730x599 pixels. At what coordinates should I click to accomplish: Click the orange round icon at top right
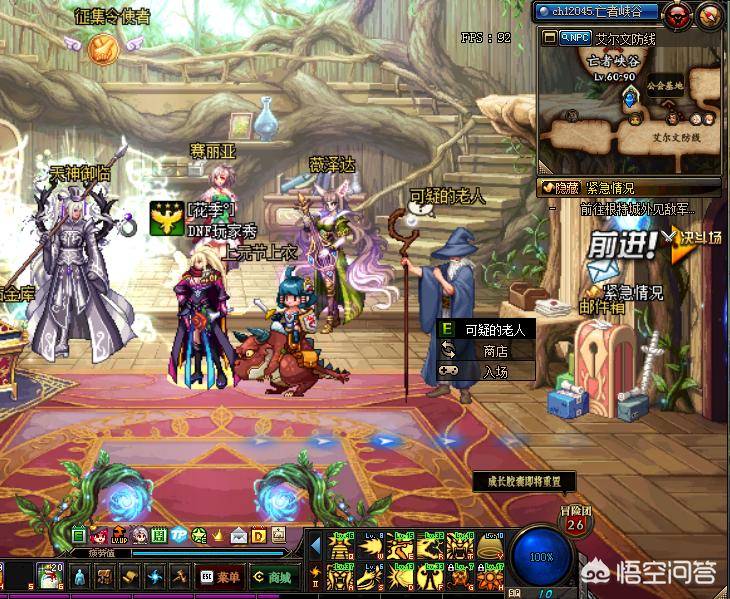pyautogui.click(x=709, y=13)
